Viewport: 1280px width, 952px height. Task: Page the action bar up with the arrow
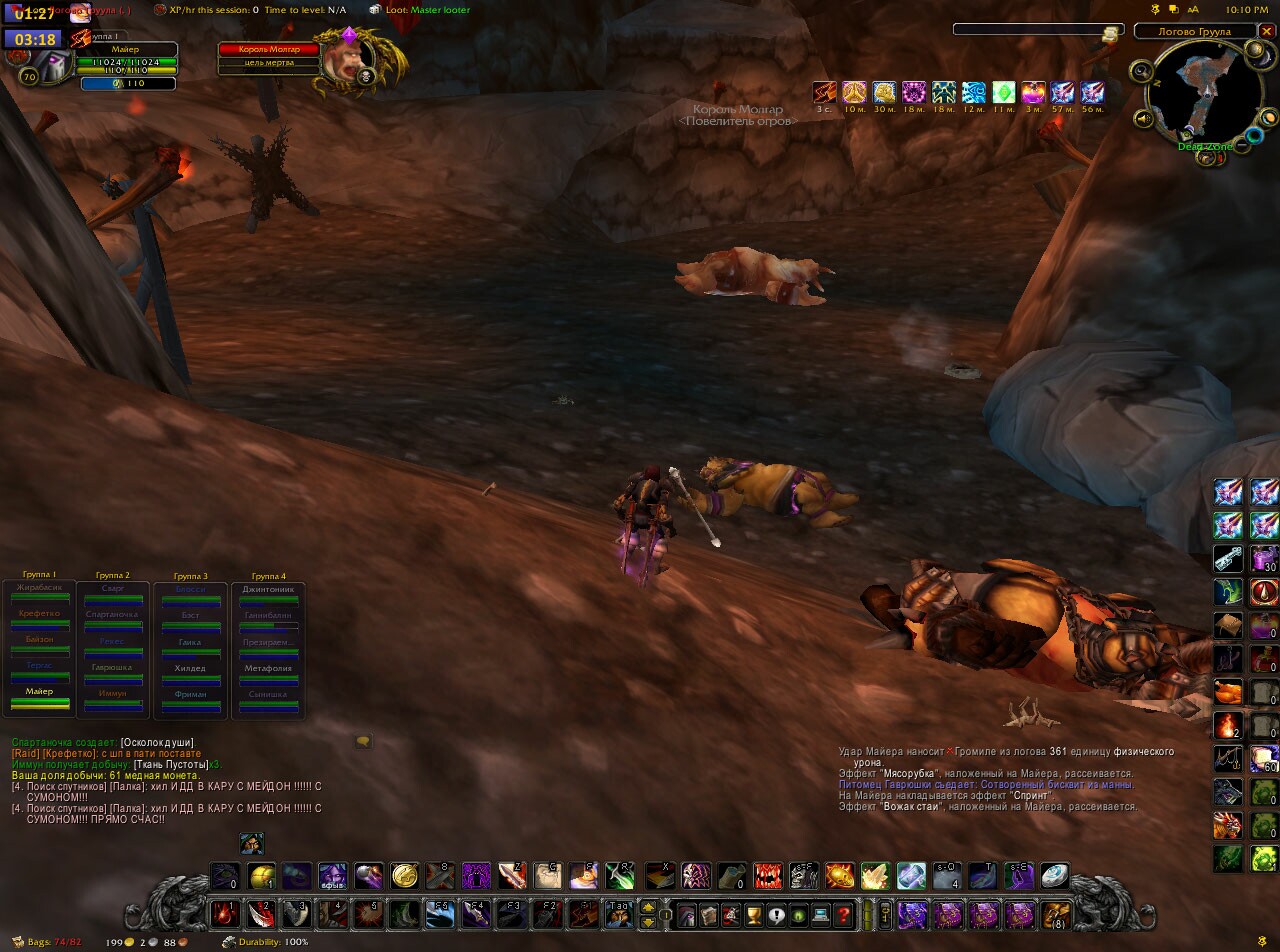coord(648,907)
